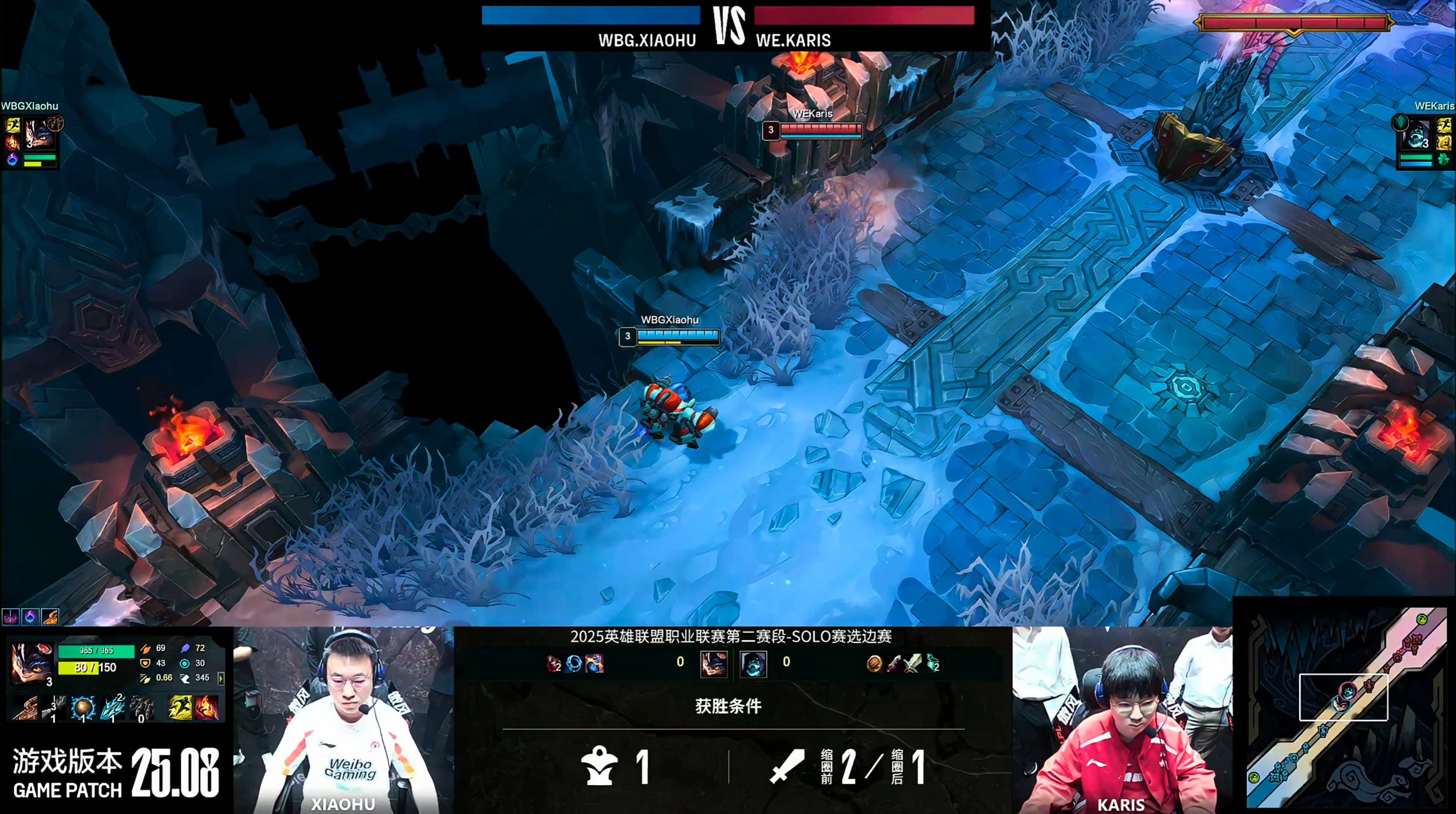Click the purple flame rune icon under Xiaohu's spells
This screenshot has width=1456, height=814.
pos(12,160)
